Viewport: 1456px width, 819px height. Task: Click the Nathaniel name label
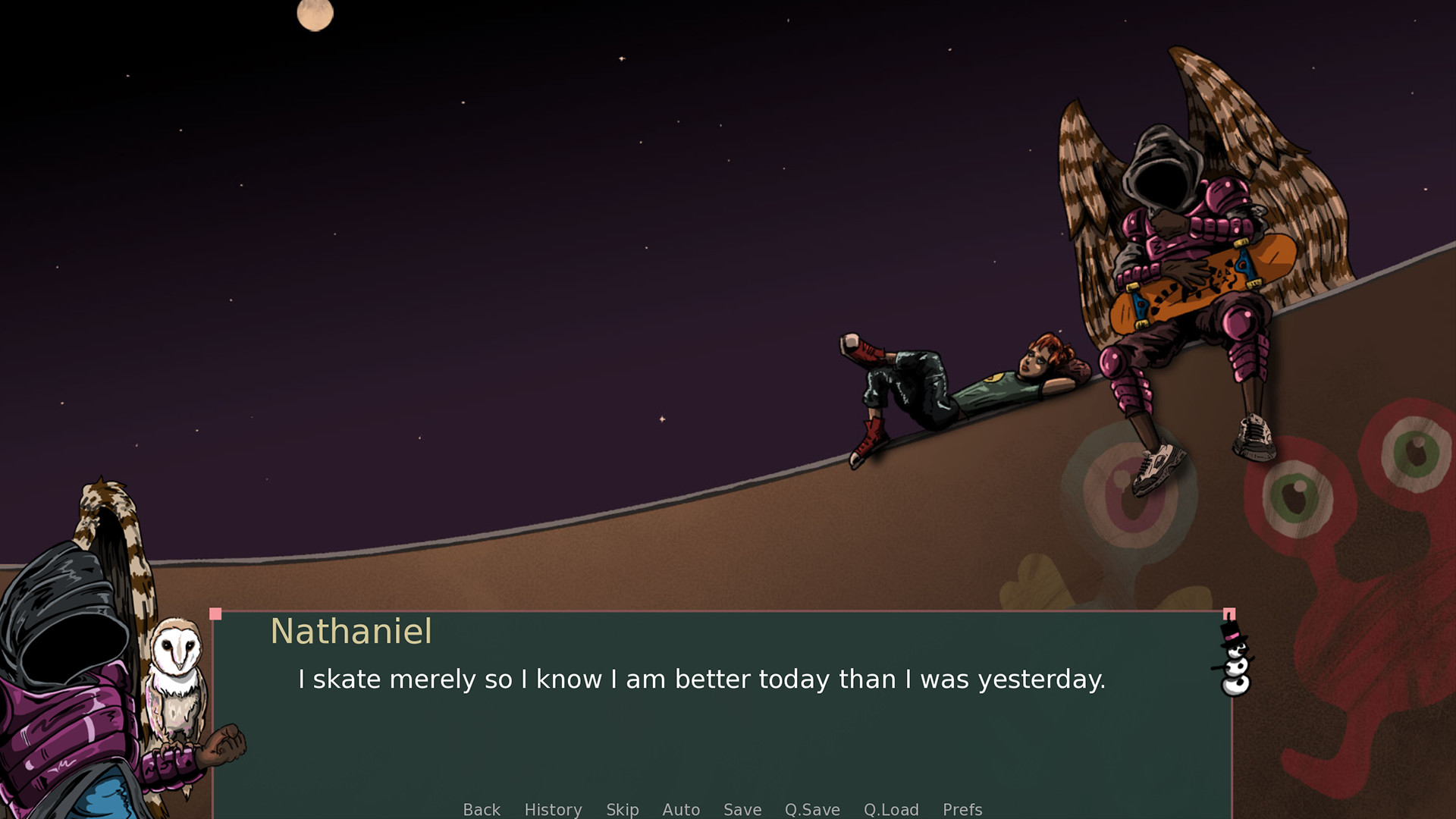click(x=352, y=632)
